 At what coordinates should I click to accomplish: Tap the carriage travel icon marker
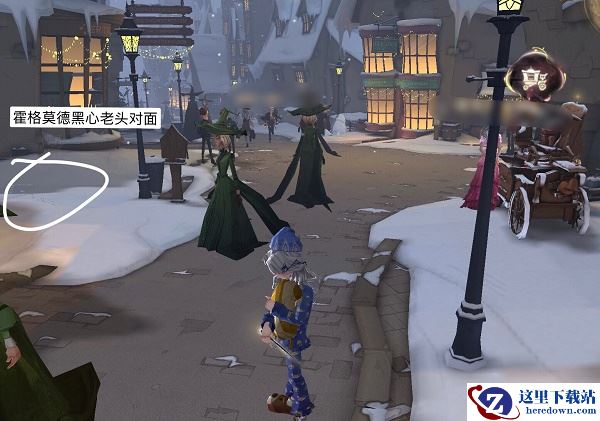[533, 75]
